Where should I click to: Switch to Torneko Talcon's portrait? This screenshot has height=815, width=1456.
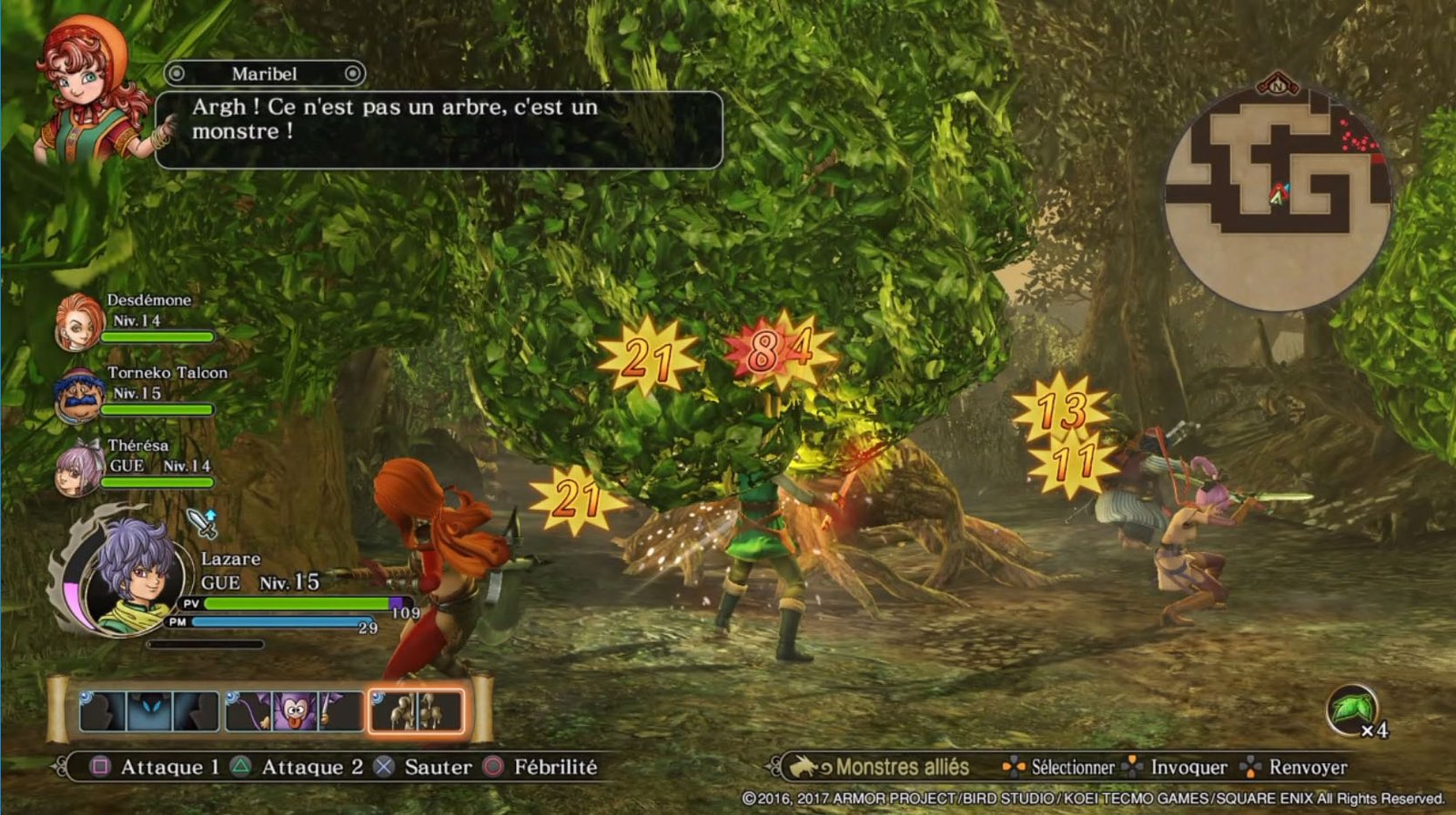tap(79, 396)
